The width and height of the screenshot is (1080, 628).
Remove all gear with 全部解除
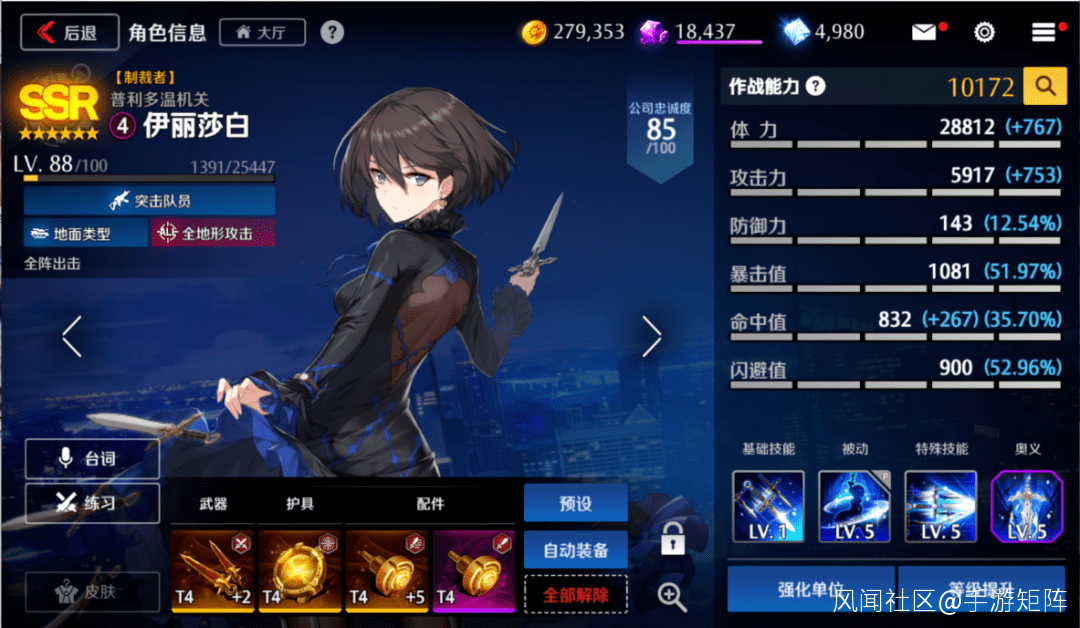coord(575,594)
